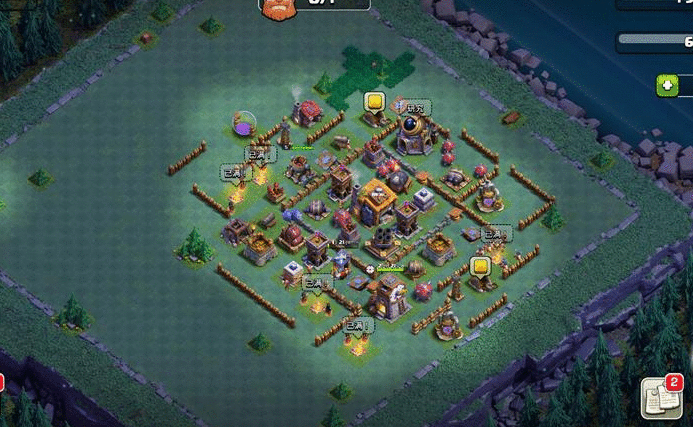Collect gold bubble near the mossy patch
693x427 pixels.
pyautogui.click(x=374, y=101)
